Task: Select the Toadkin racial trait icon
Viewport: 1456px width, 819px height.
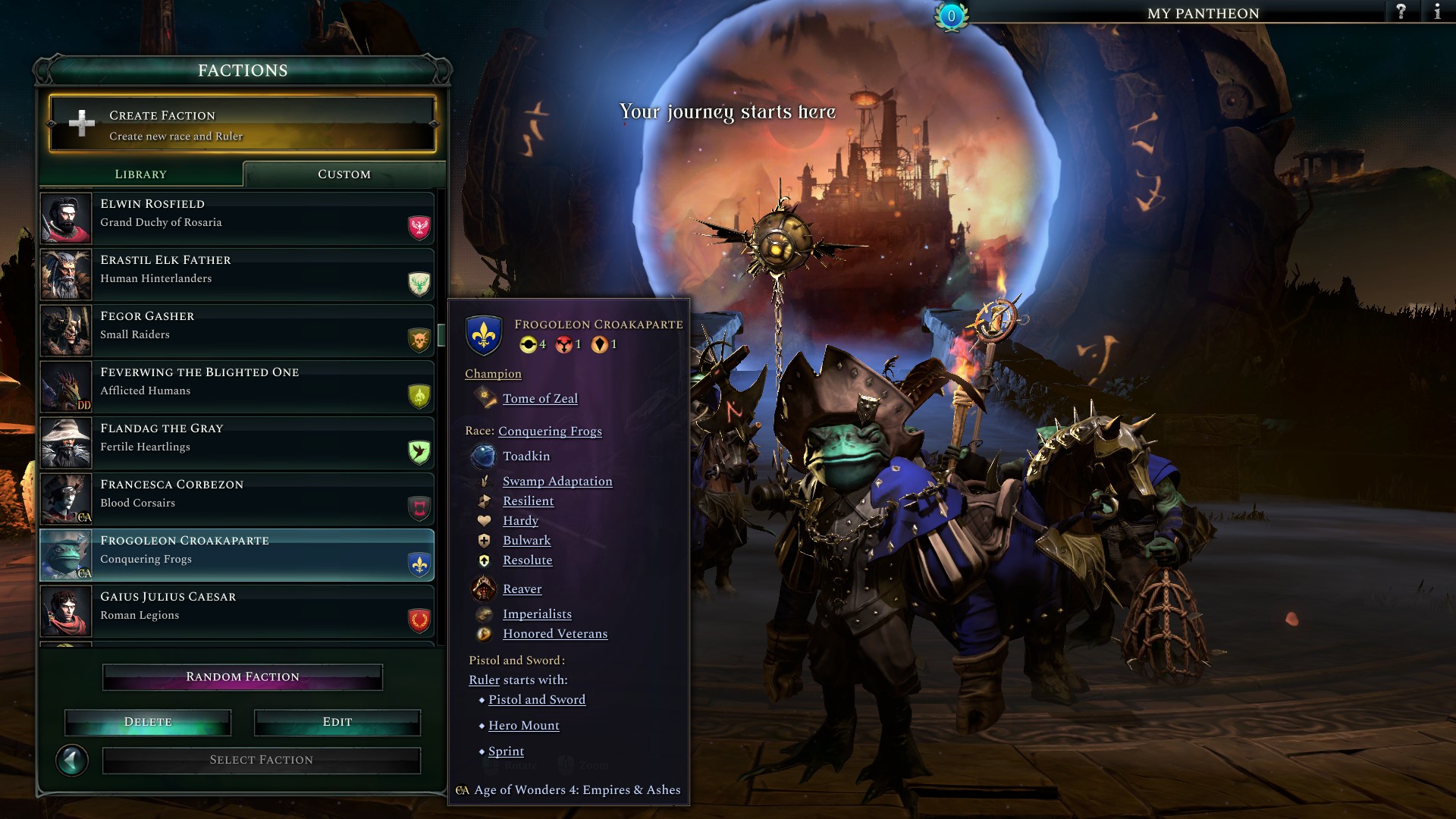Action: (x=486, y=456)
